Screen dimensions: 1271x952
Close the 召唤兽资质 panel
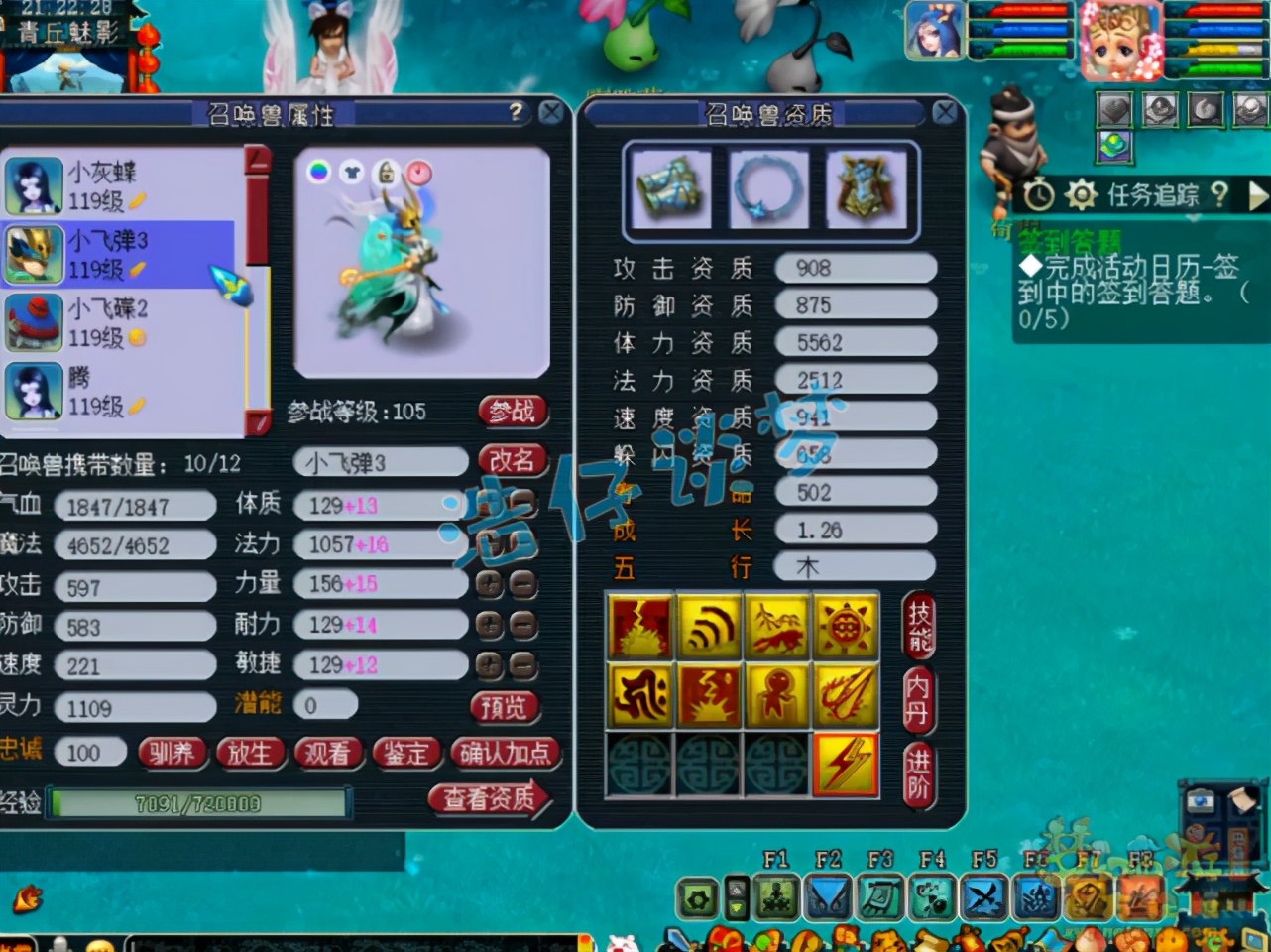pyautogui.click(x=945, y=113)
